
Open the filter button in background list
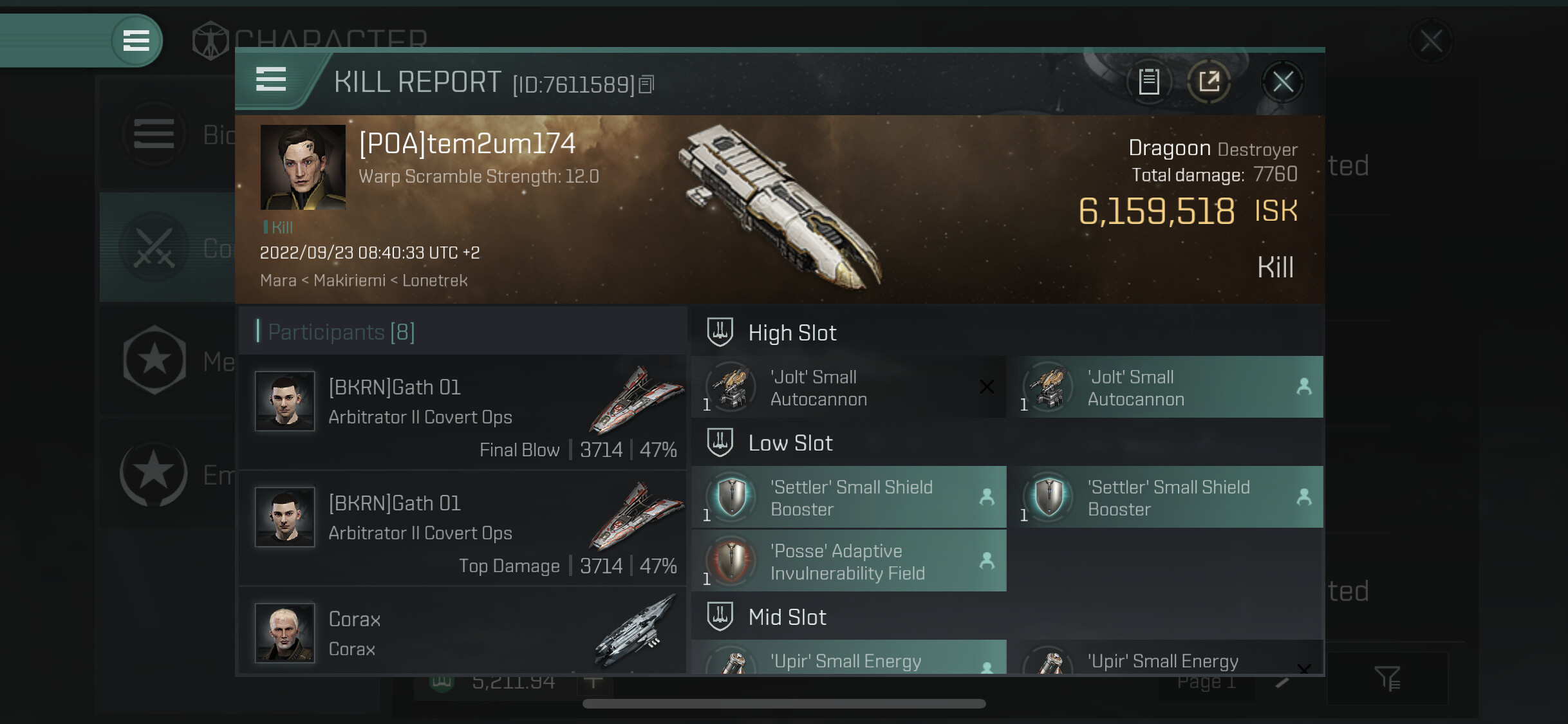click(1387, 678)
